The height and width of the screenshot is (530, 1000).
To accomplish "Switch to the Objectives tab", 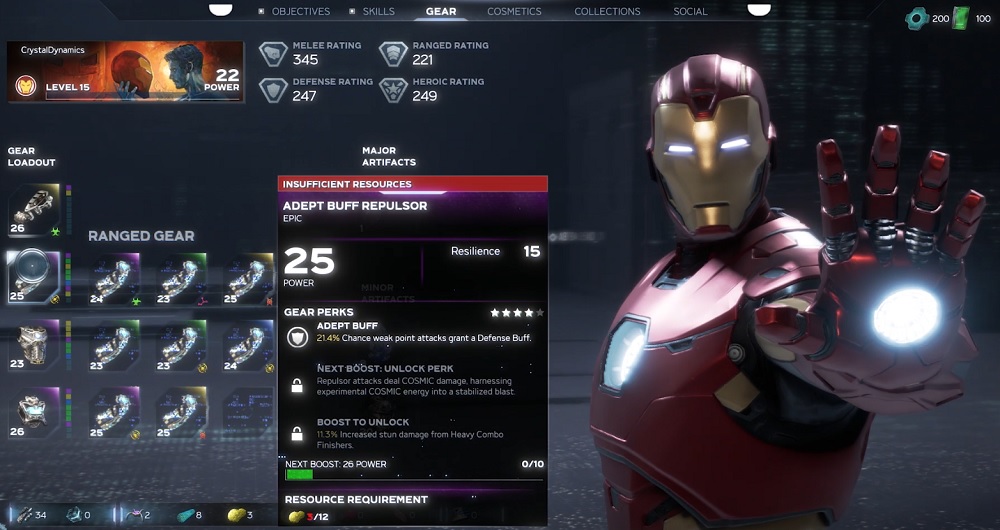I will click(301, 12).
